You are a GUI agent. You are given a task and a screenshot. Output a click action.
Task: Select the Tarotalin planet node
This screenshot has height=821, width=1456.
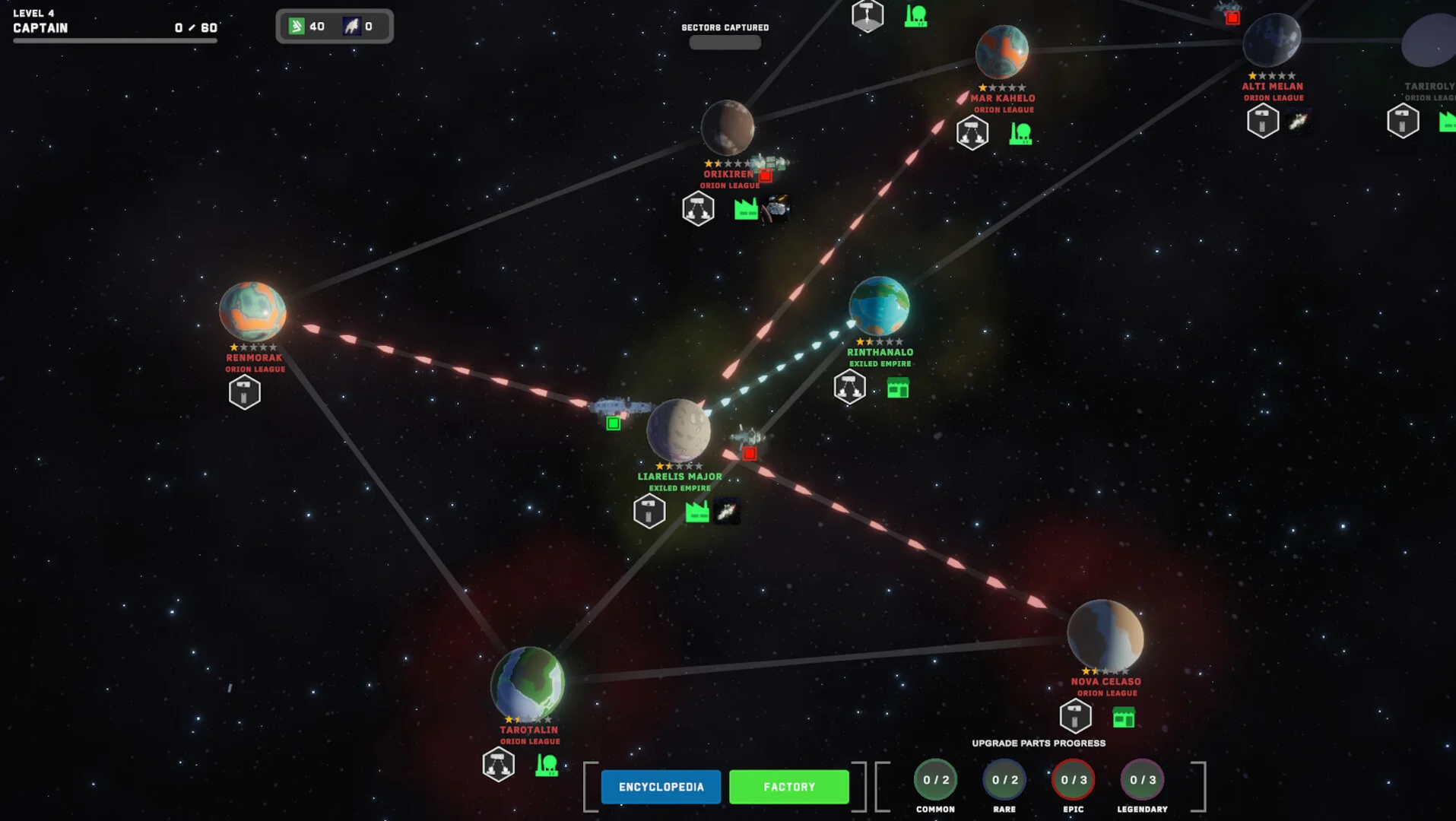click(528, 682)
